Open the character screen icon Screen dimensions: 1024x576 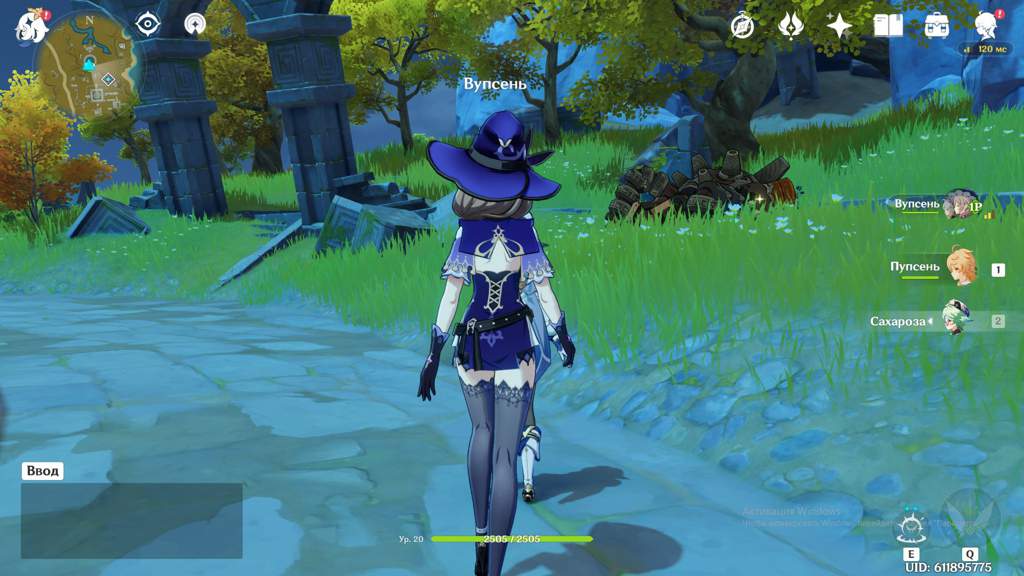point(986,26)
